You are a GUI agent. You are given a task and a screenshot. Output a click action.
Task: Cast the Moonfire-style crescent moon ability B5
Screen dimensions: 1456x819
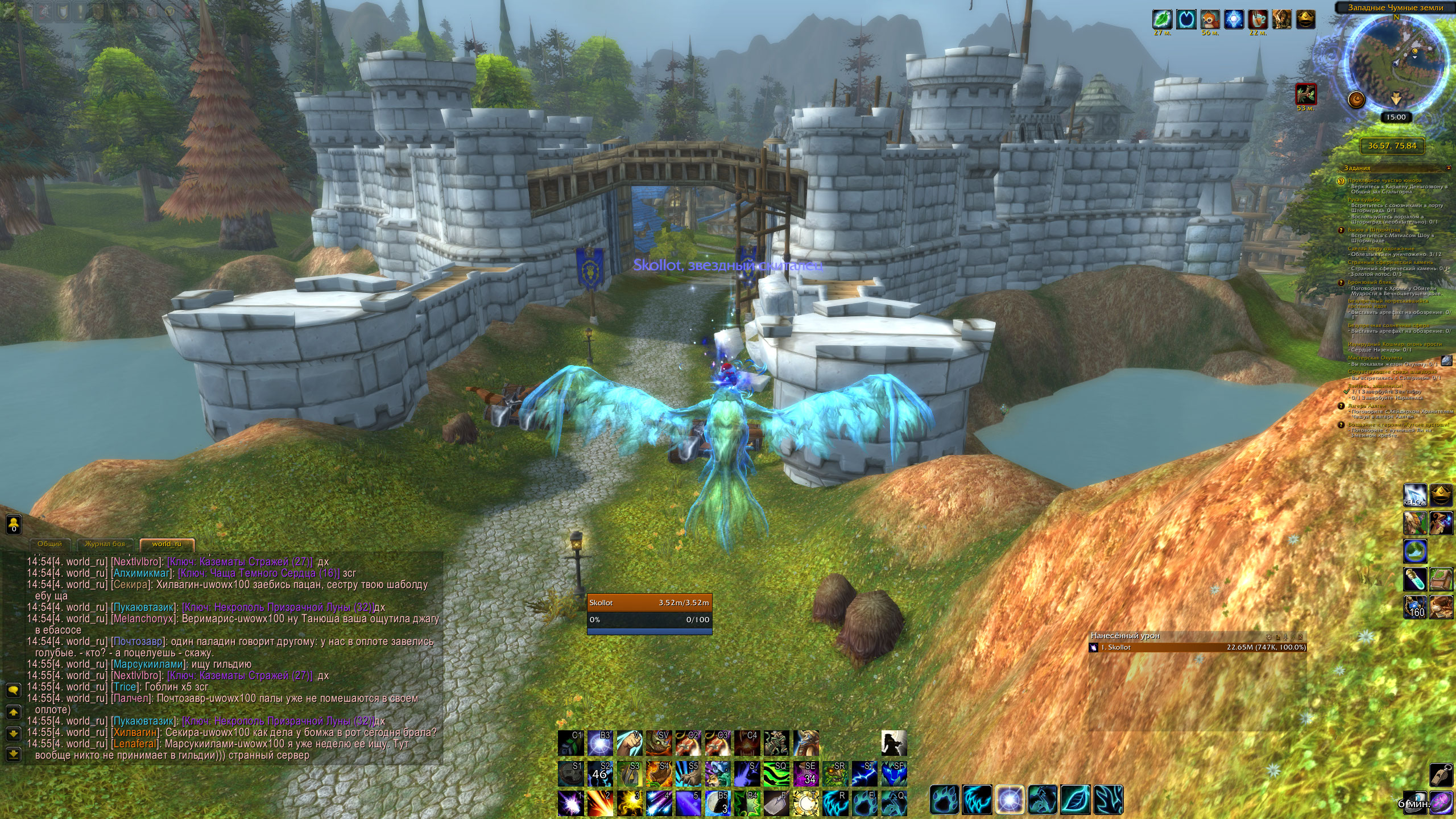point(717,803)
